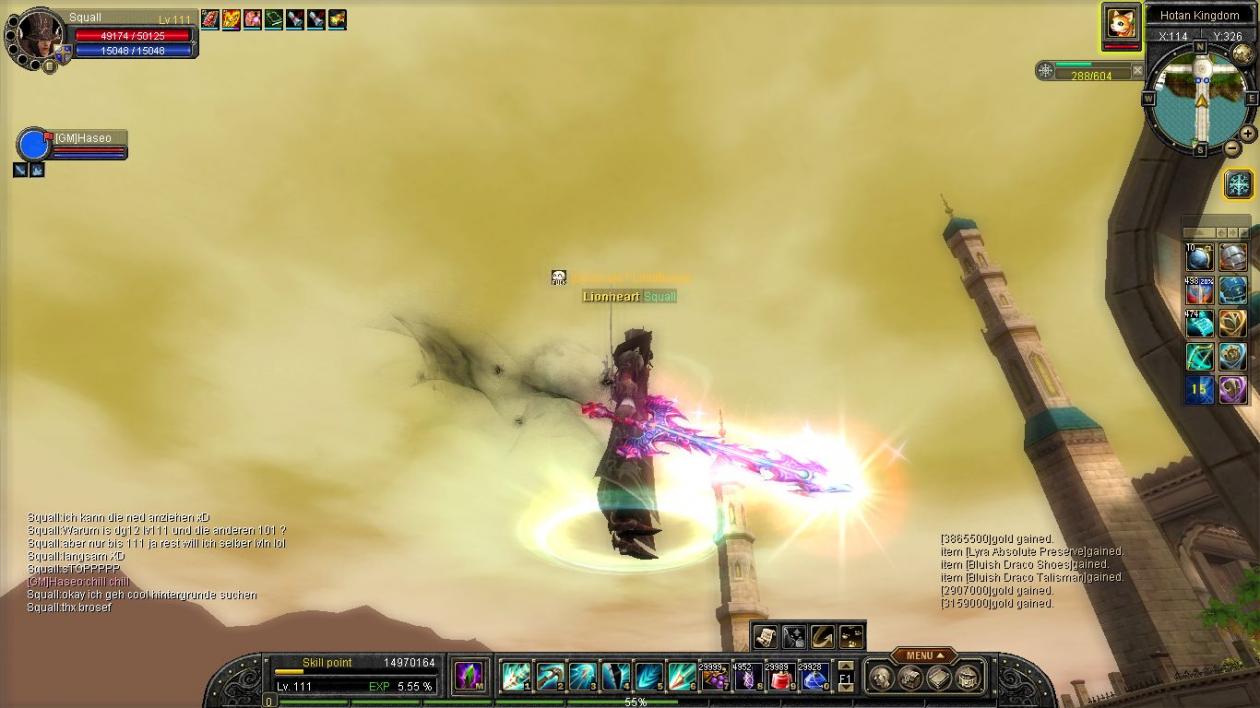Use the grapes item in slot 7
The width and height of the screenshot is (1260, 708).
(x=713, y=677)
